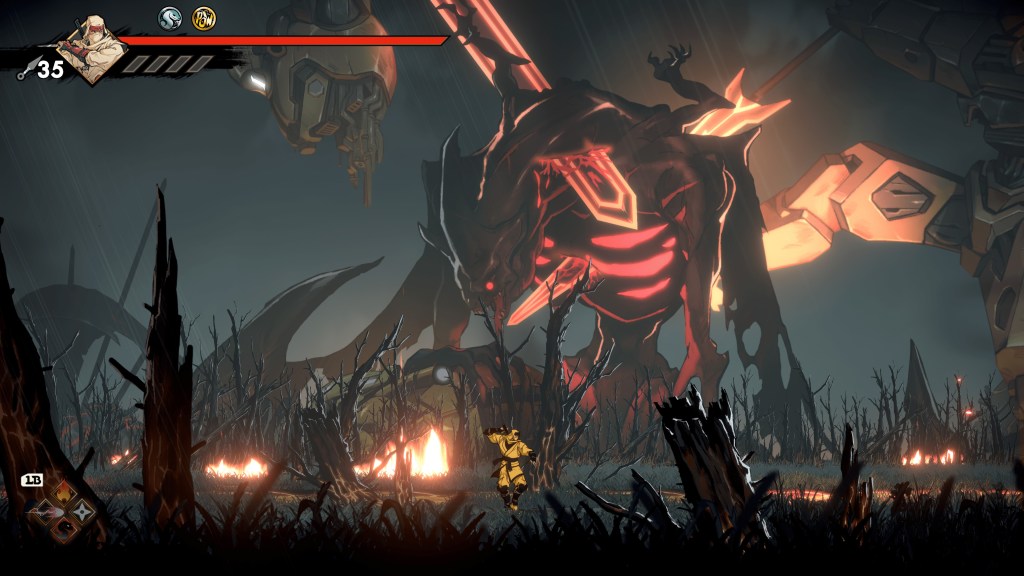Select the fire ninpo skill icon

coord(62,493)
